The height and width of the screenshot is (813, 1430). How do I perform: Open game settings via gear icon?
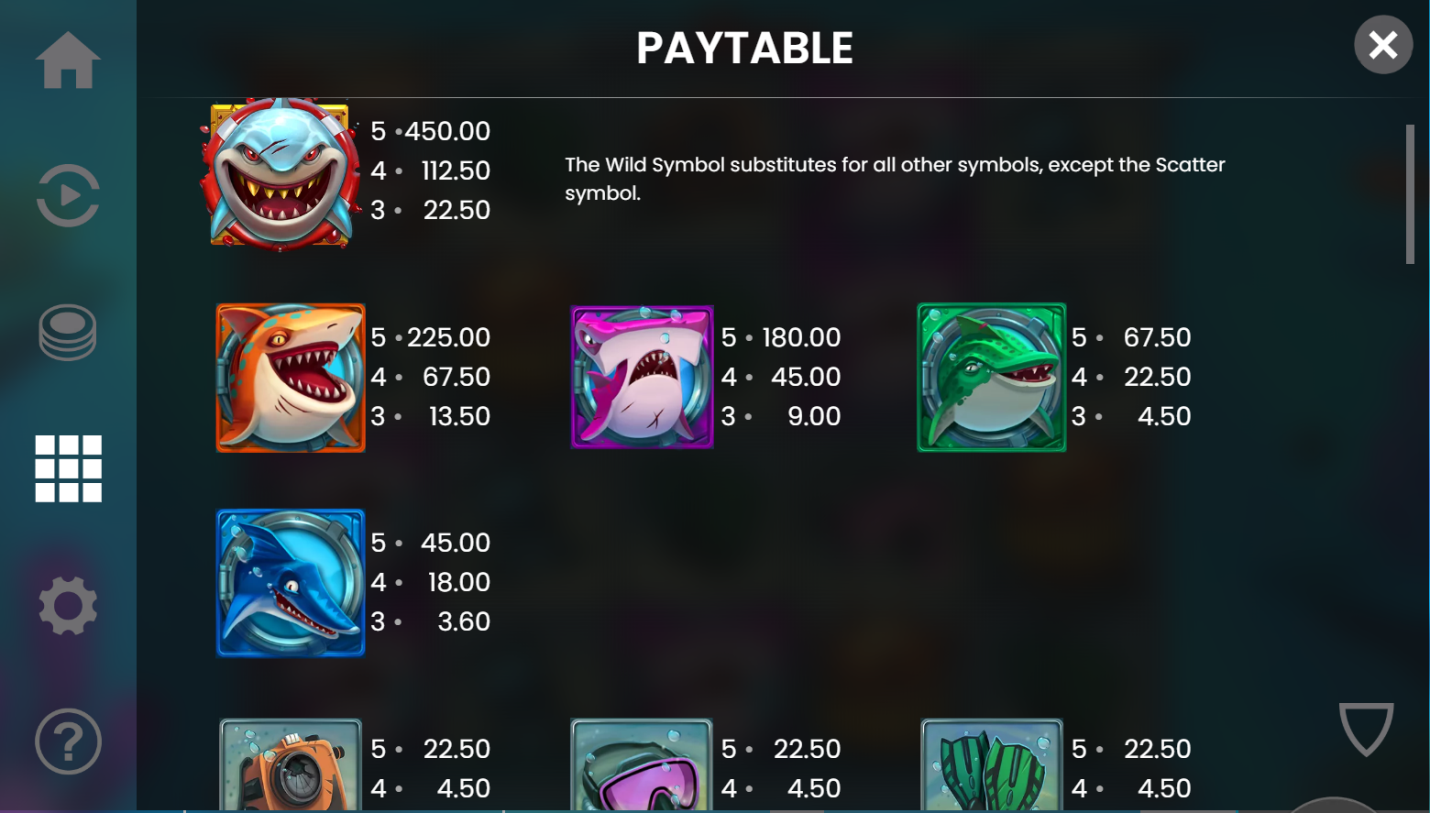pyautogui.click(x=67, y=604)
